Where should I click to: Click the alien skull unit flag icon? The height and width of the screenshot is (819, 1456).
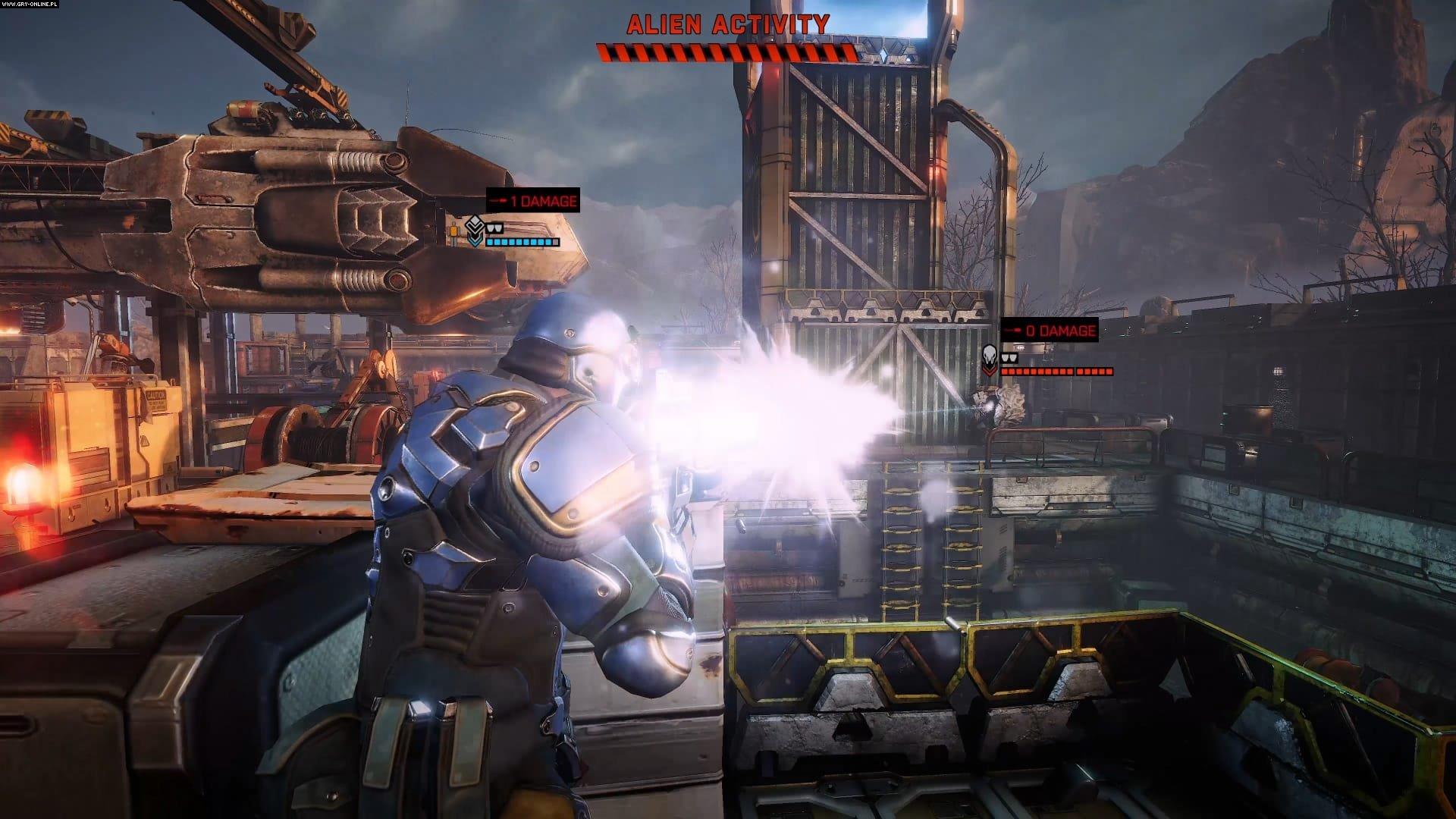tap(990, 361)
